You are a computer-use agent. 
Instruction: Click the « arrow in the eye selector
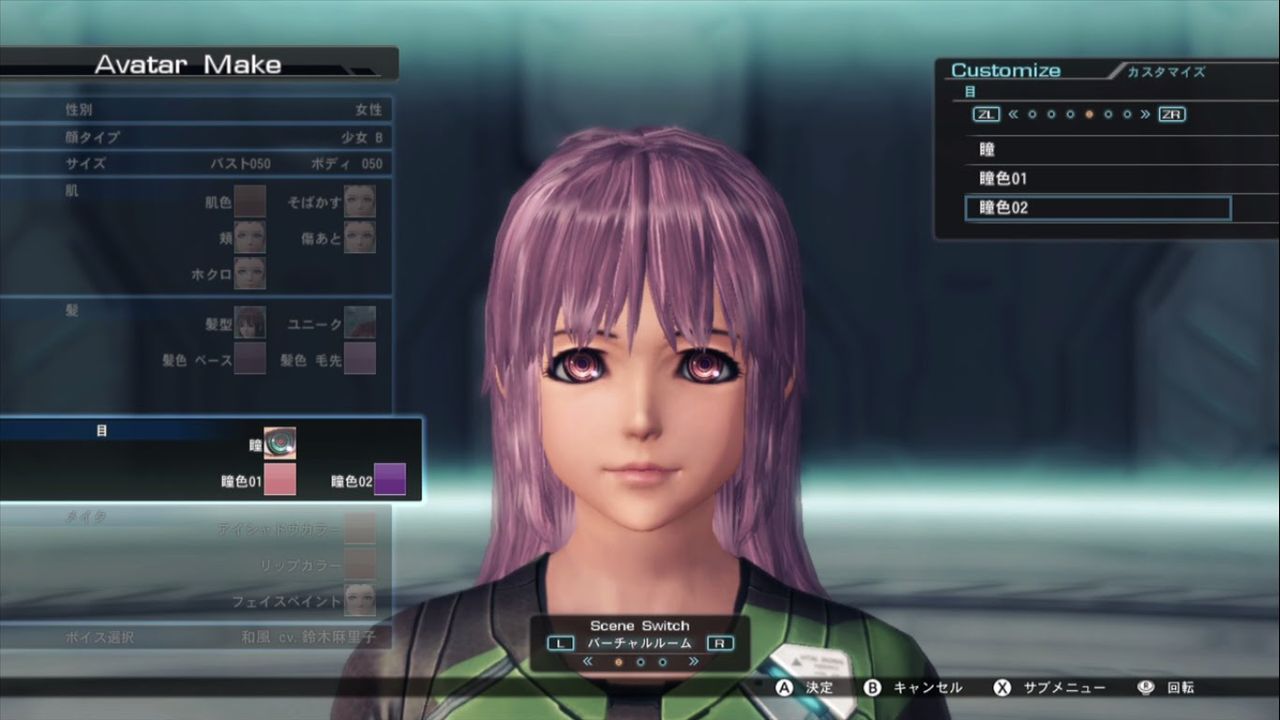1014,114
